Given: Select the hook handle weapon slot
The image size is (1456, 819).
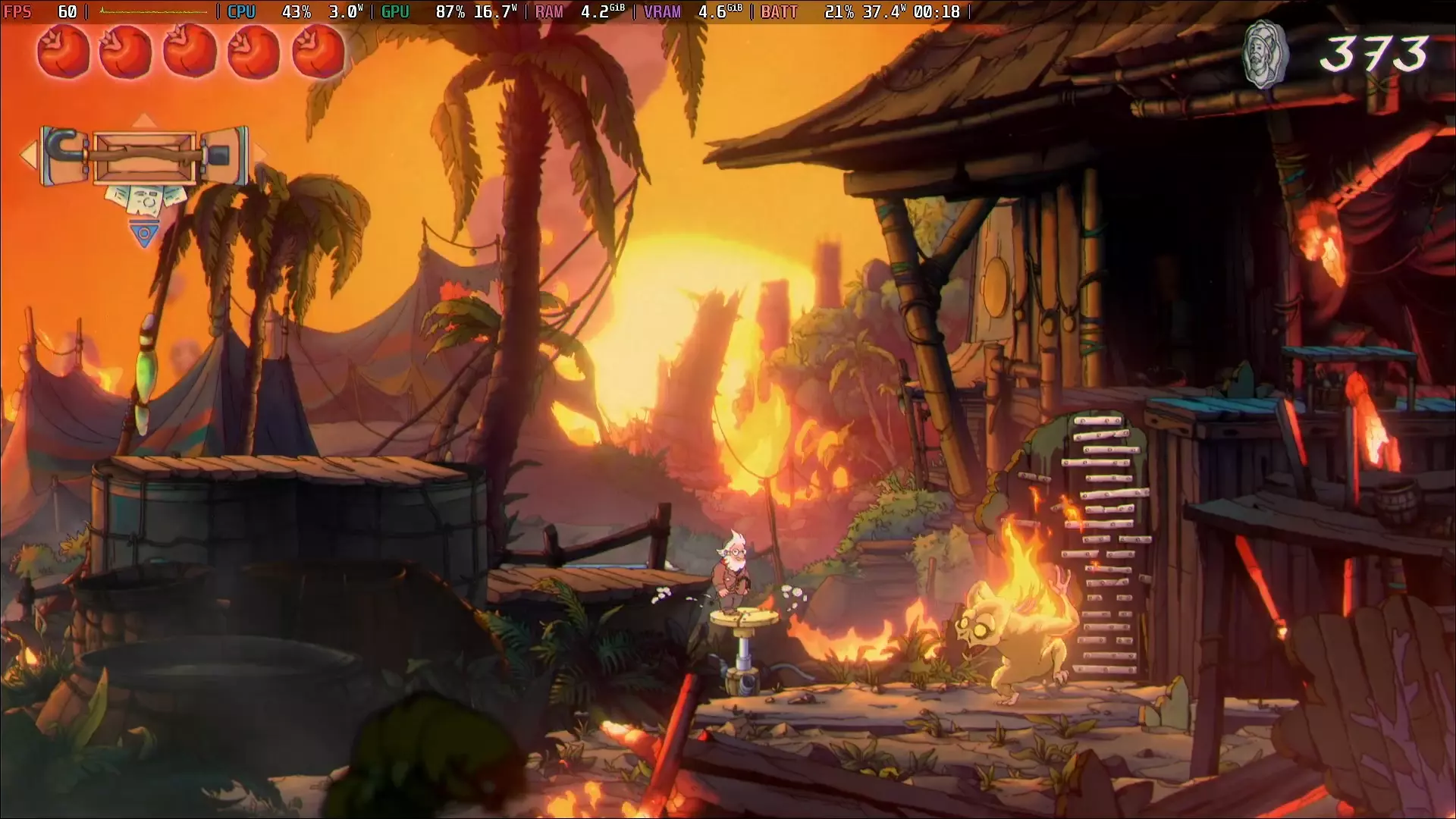Looking at the screenshot, I should pyautogui.click(x=65, y=155).
